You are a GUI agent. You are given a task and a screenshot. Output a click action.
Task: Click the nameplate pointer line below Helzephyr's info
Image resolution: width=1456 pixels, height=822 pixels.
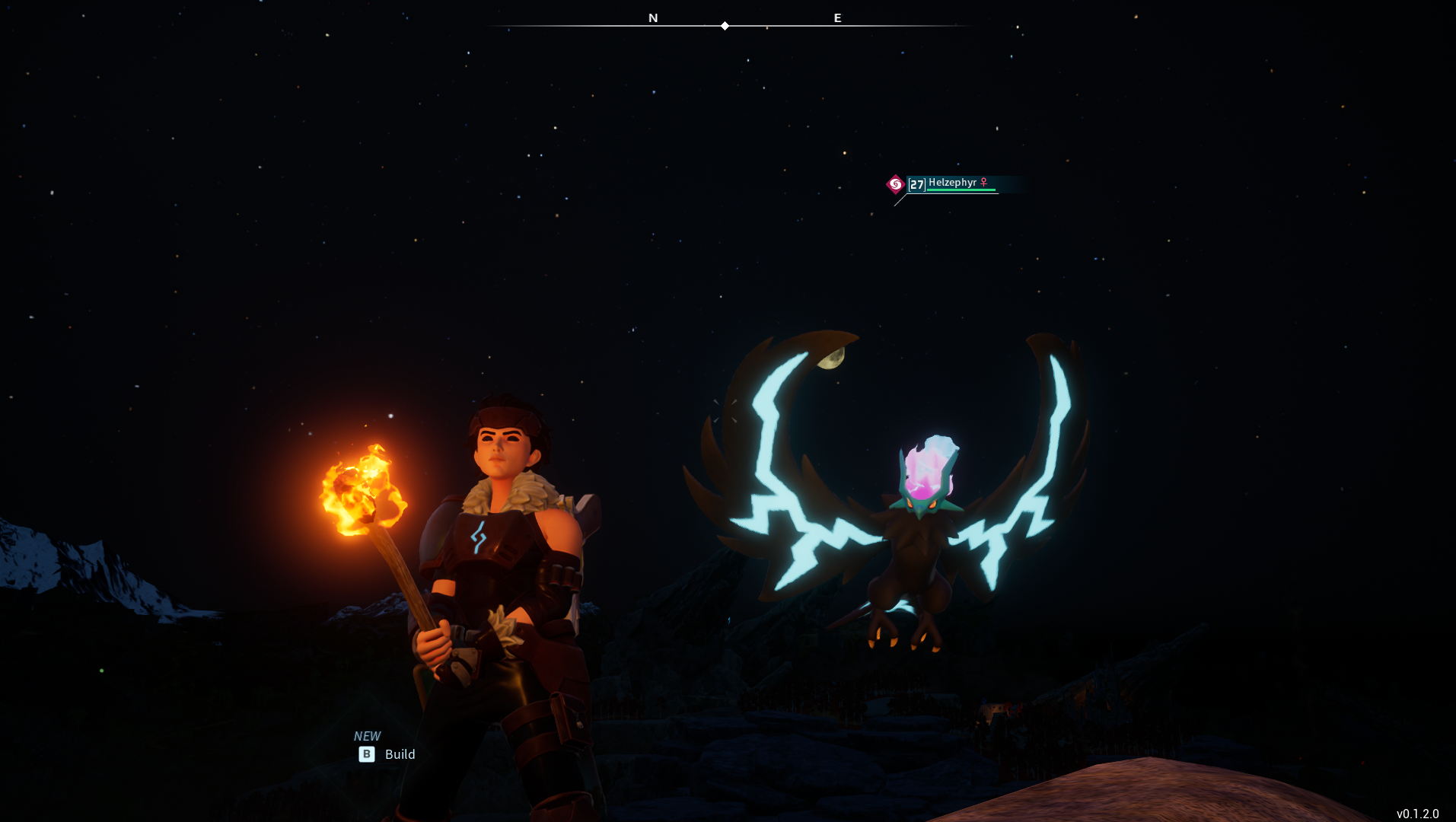tap(900, 201)
